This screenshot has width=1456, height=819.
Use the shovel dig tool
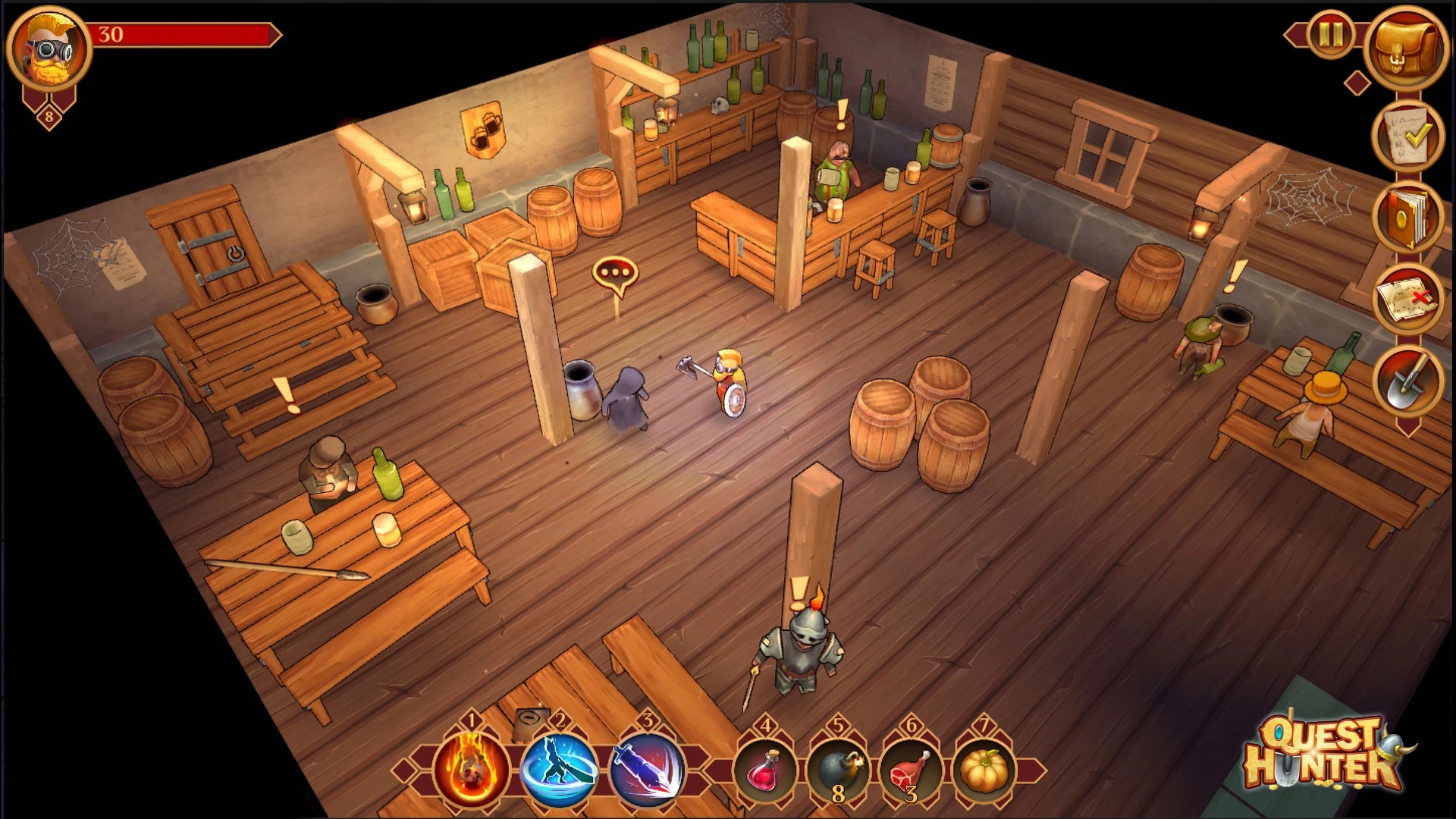pos(1407,381)
